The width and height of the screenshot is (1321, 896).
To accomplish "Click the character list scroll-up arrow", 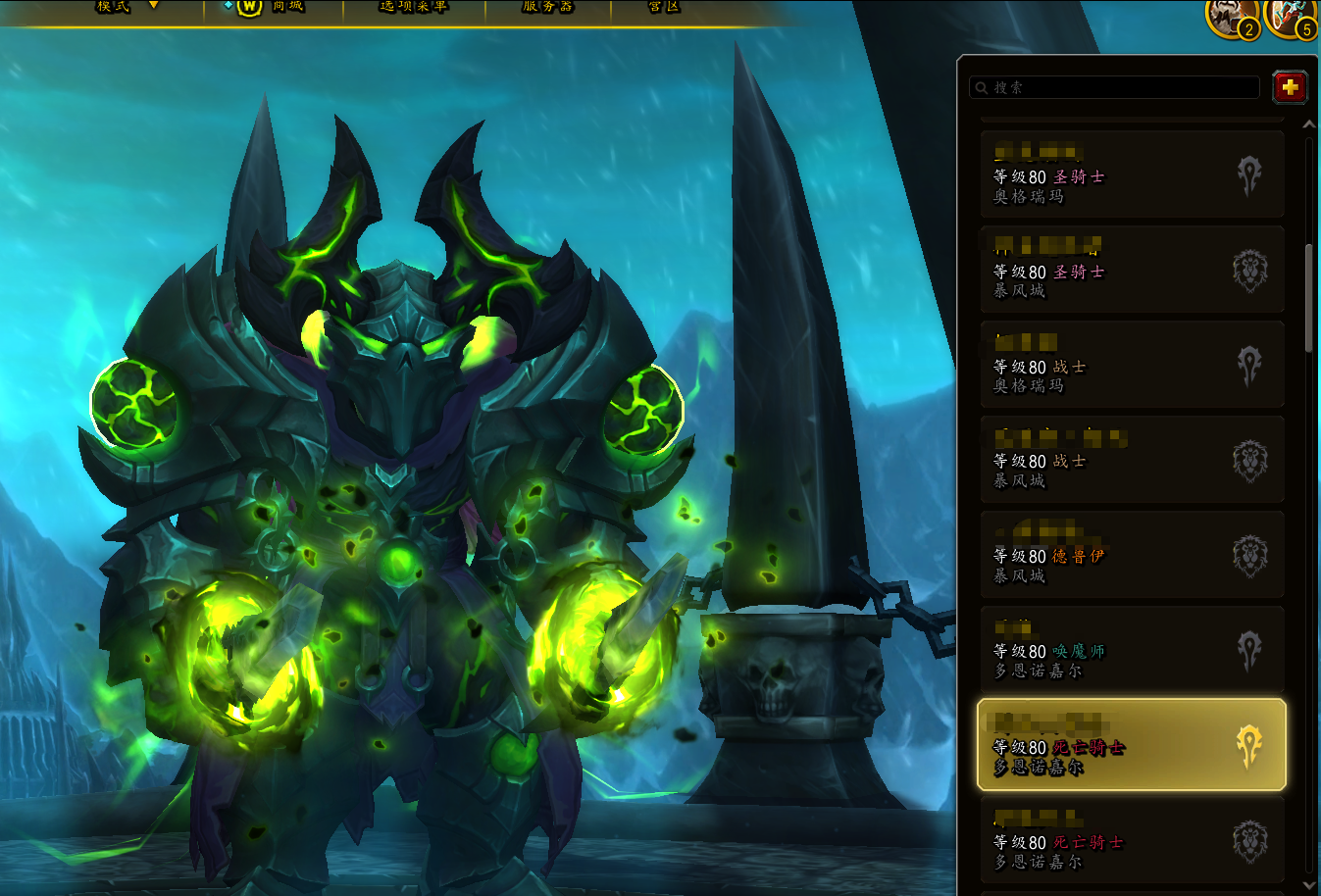I will 1308,125.
